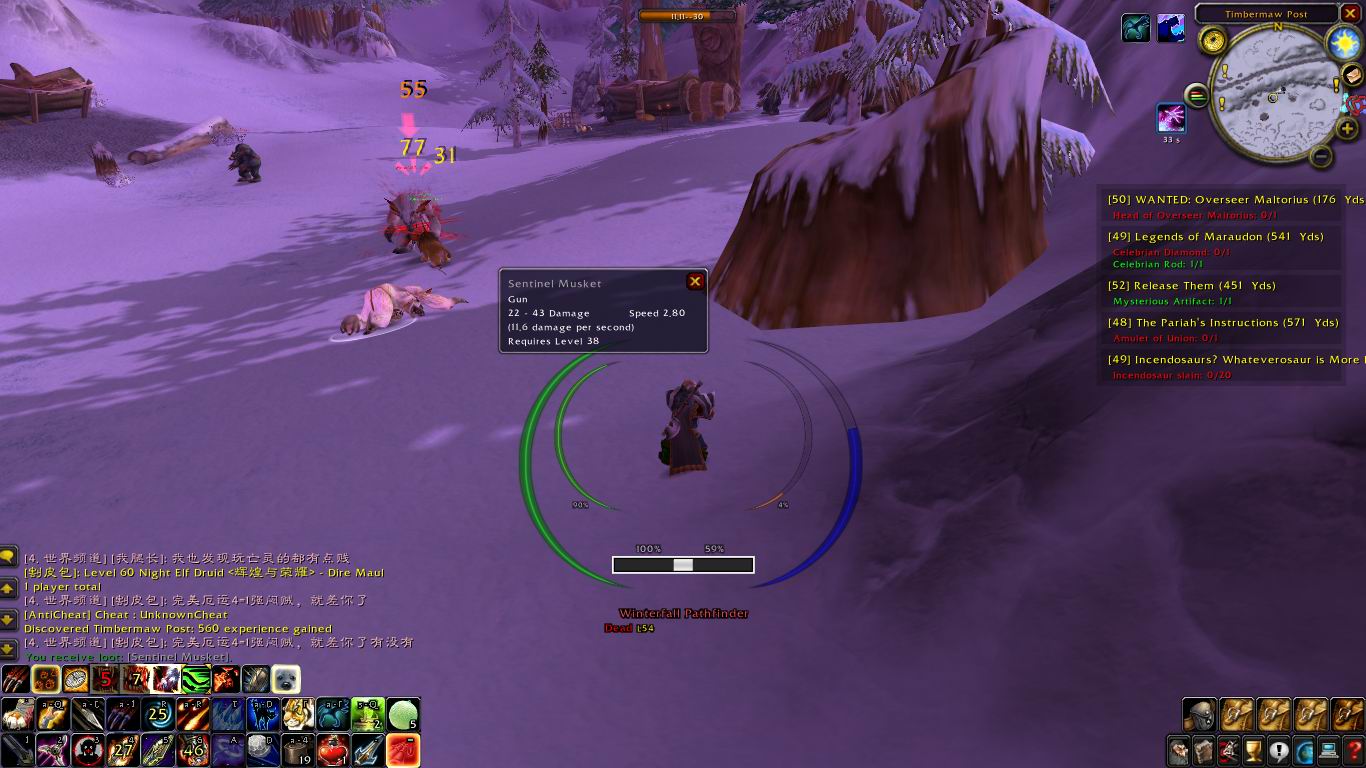Click the bear face pet icon on action bar
This screenshot has height=768, width=1366.
[x=285, y=679]
